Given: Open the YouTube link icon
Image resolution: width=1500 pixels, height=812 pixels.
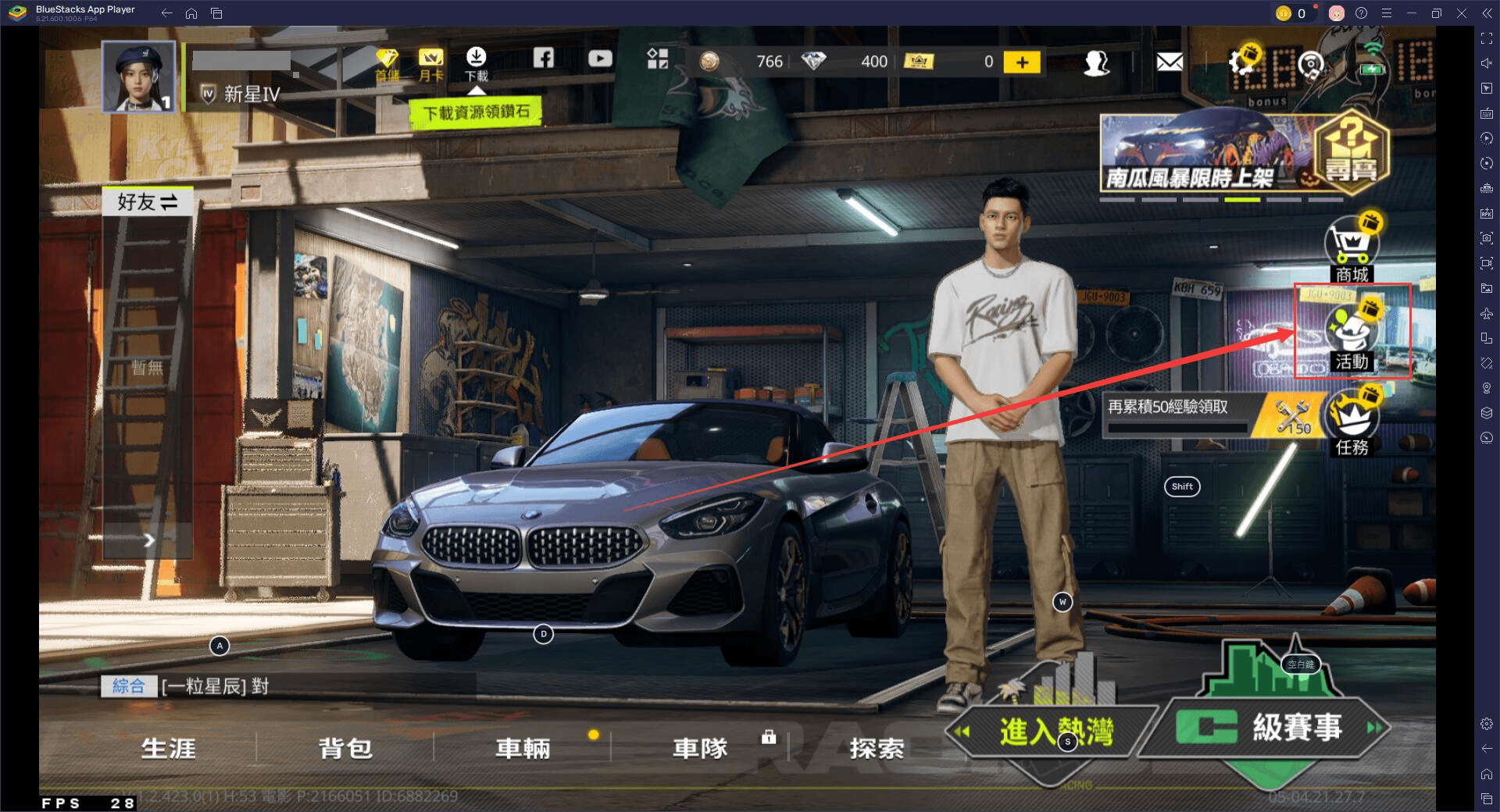Looking at the screenshot, I should tap(600, 59).
